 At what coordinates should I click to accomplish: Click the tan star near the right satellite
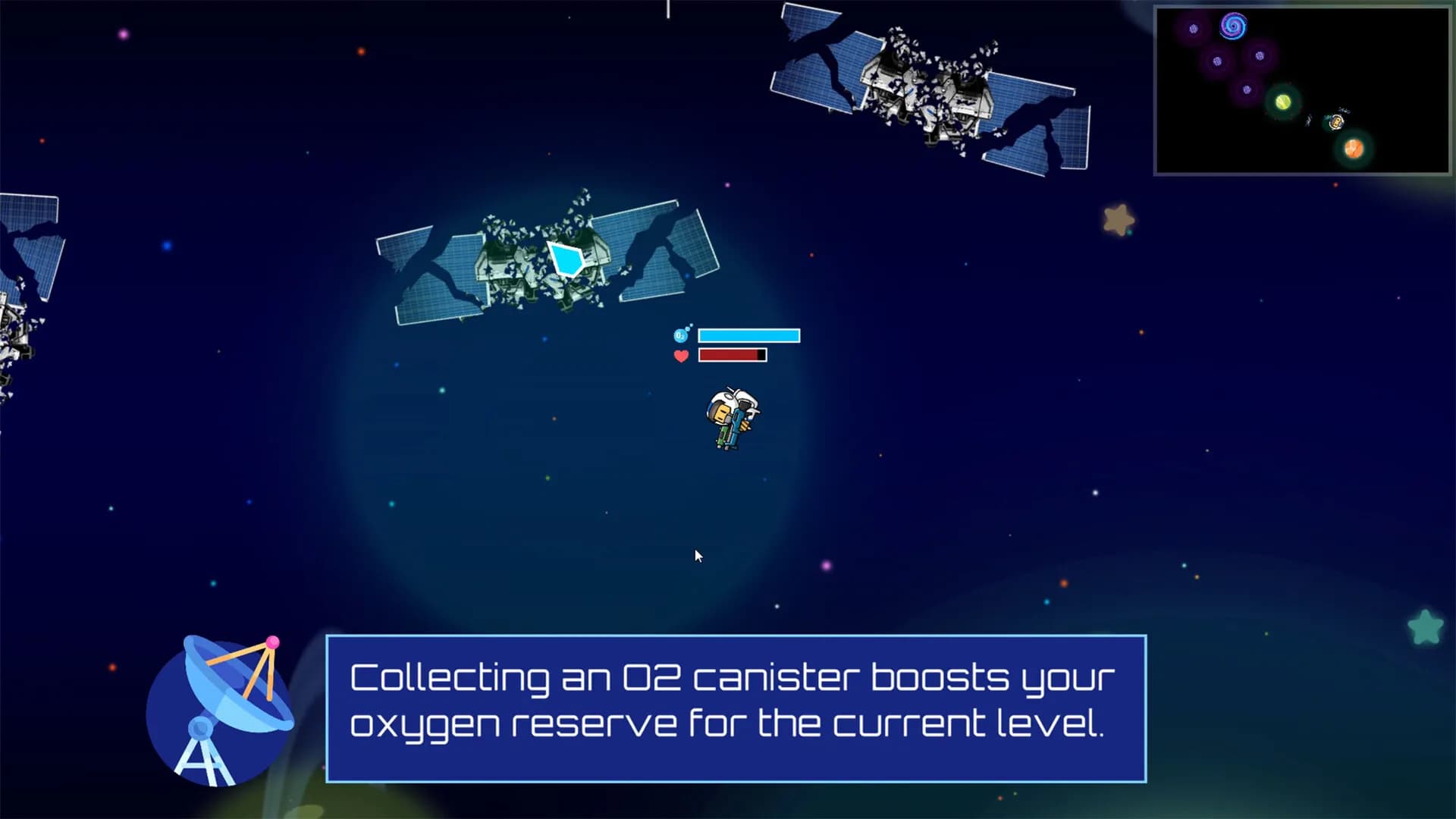1118,217
